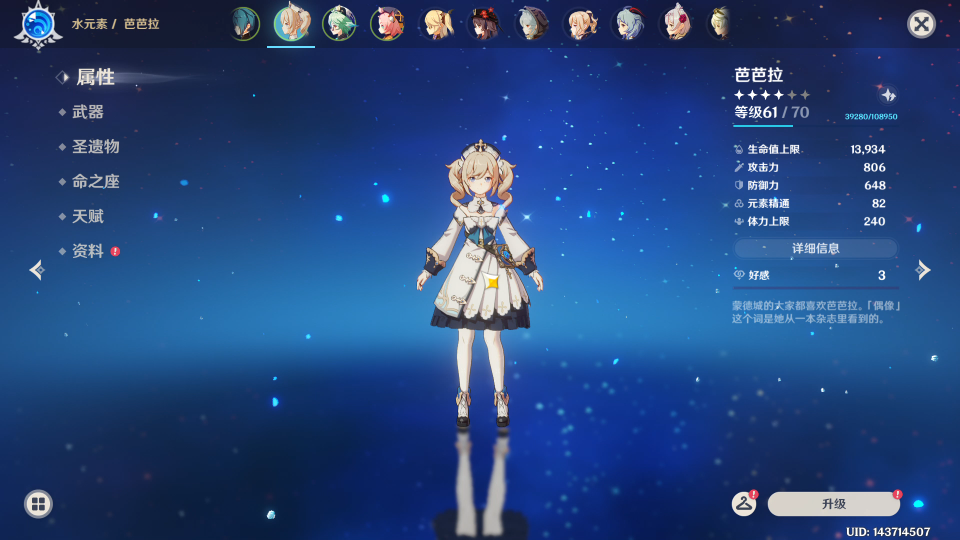Pick the blonde ponytail character portrait
The width and height of the screenshot is (960, 540).
[x=436, y=23]
